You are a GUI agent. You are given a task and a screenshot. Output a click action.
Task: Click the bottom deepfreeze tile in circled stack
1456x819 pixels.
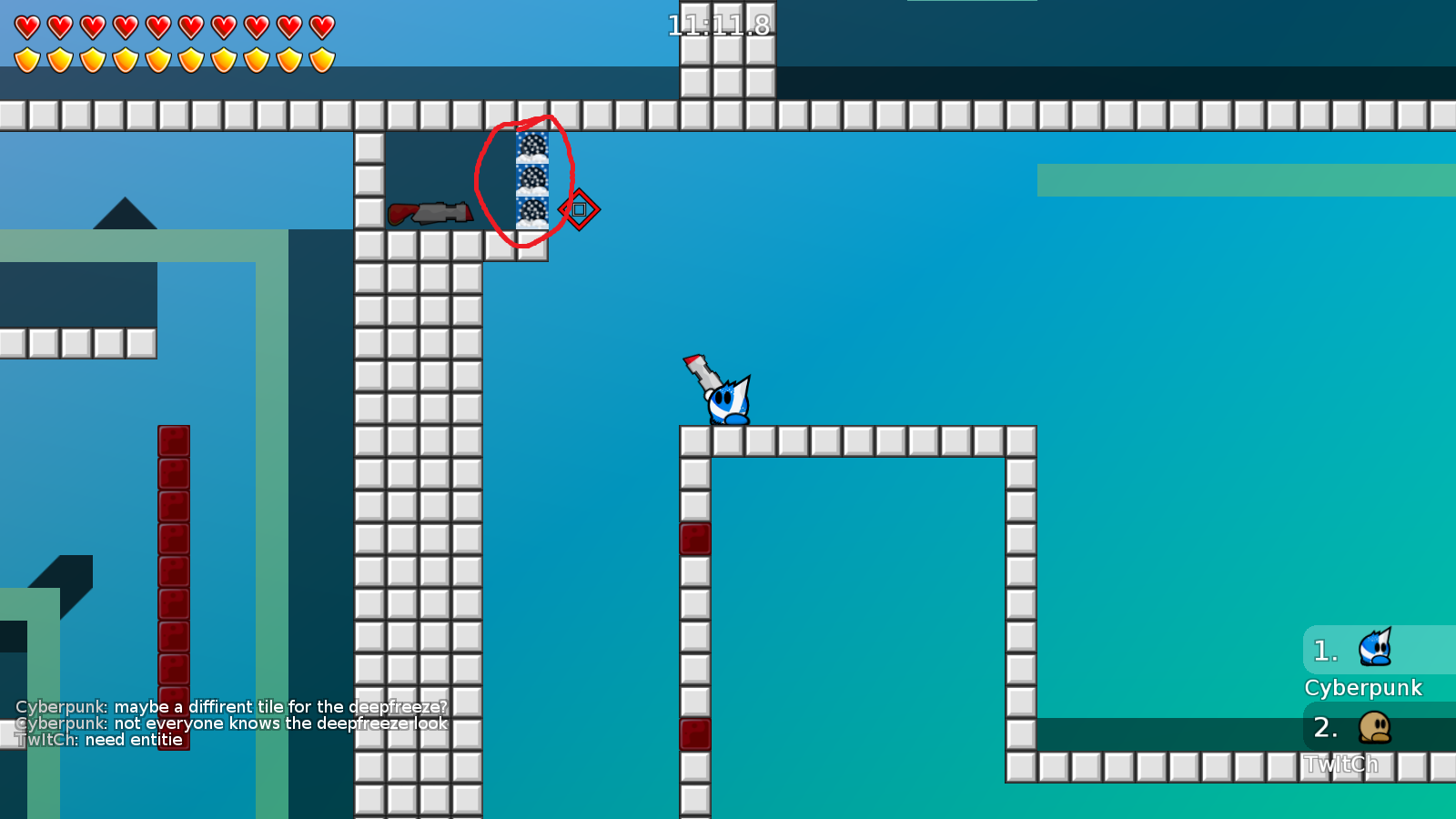(531, 213)
